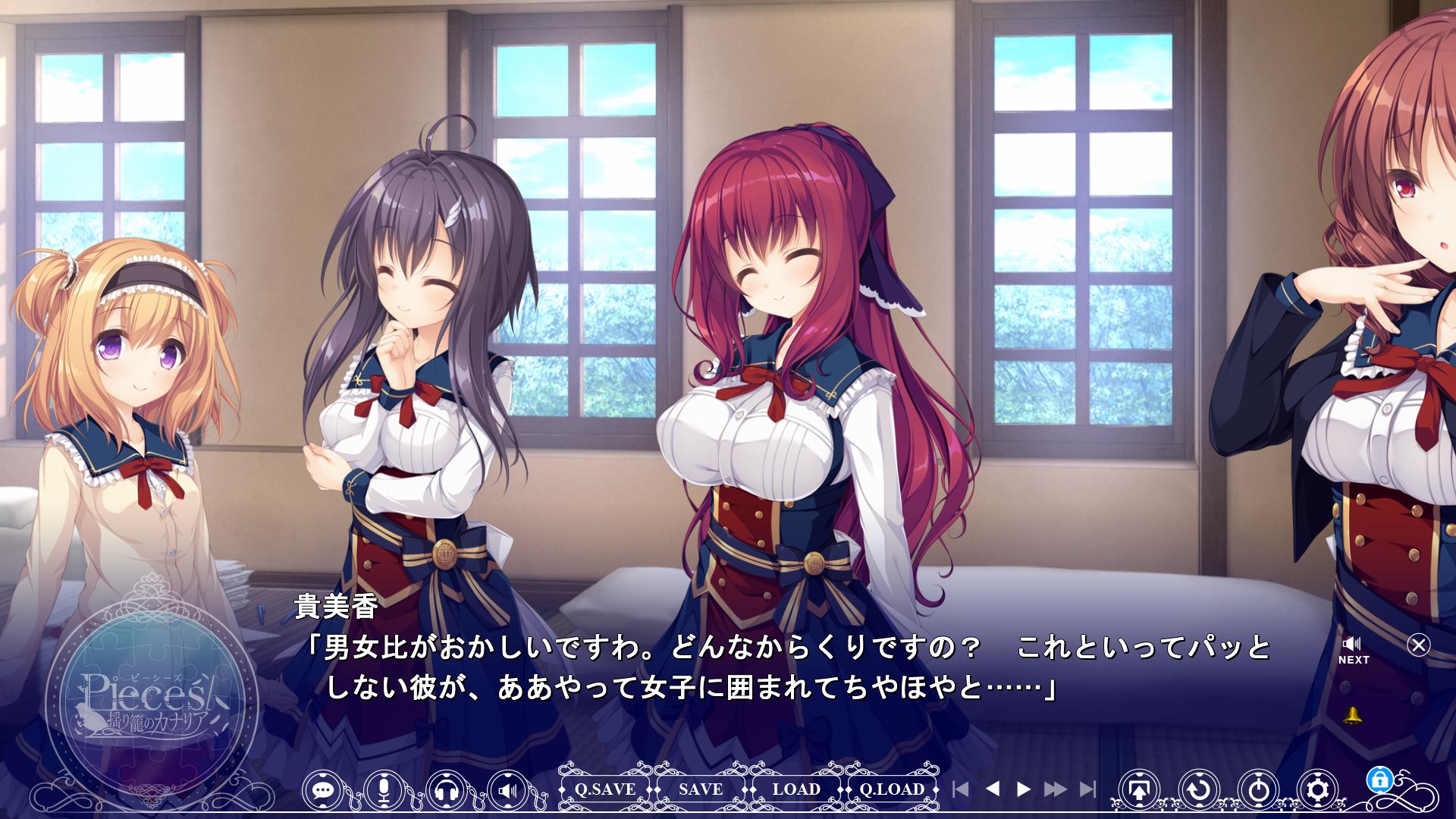Start auto-play with the play arrow
Viewport: 1456px width, 819px height.
tap(1023, 789)
